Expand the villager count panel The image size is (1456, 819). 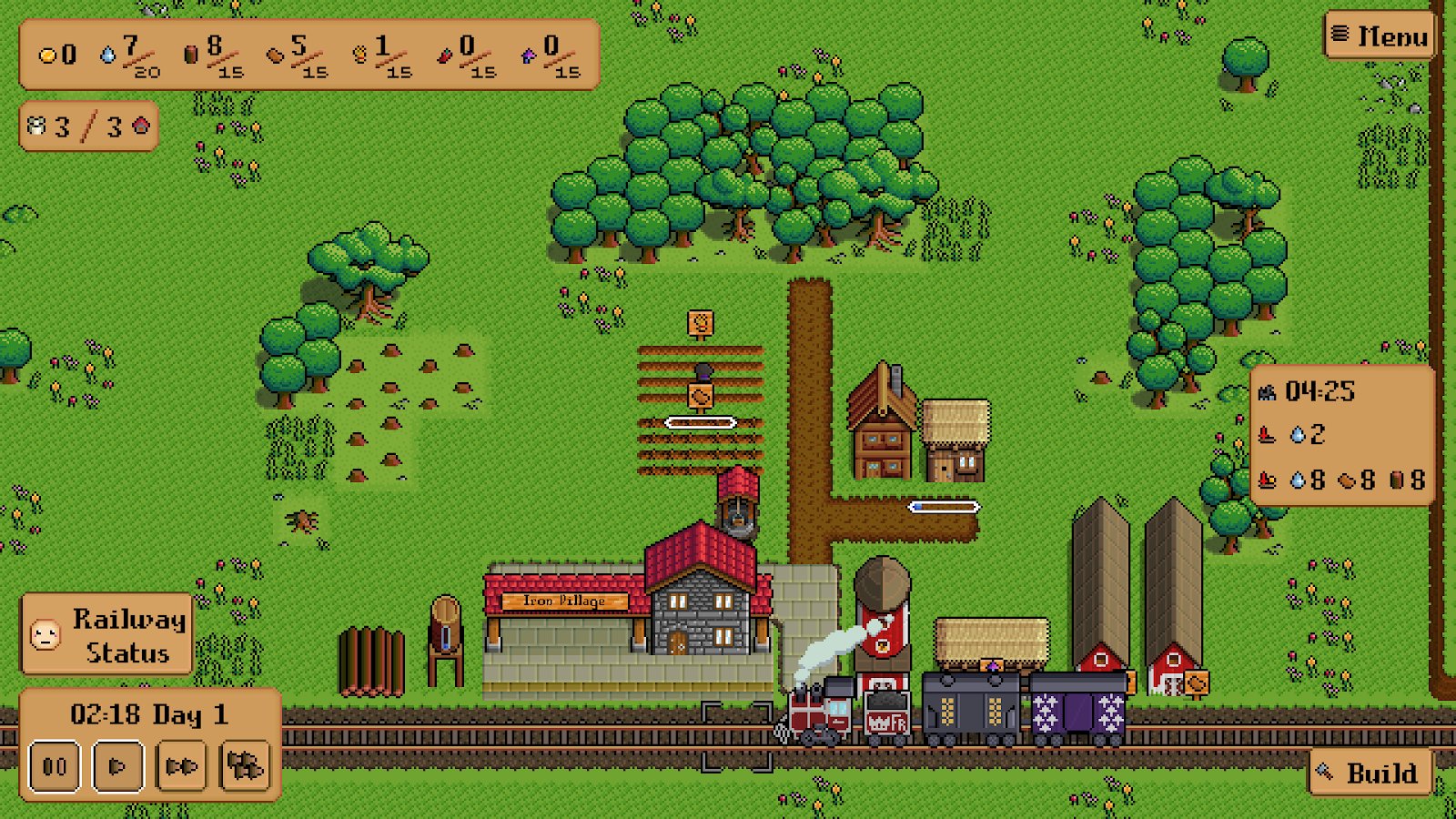(86, 126)
